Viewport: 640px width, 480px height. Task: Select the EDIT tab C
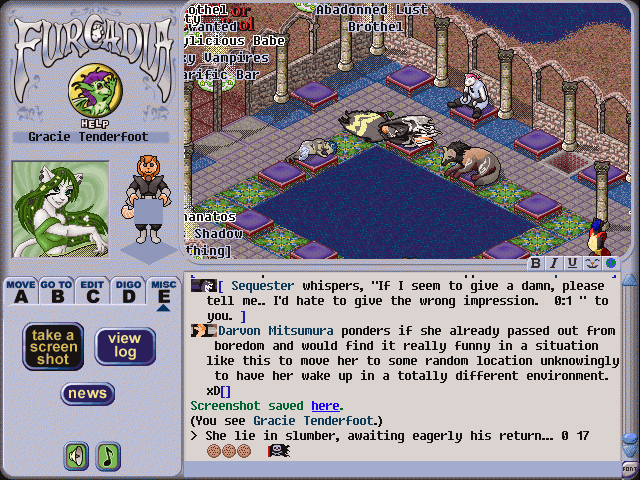pos(92,291)
